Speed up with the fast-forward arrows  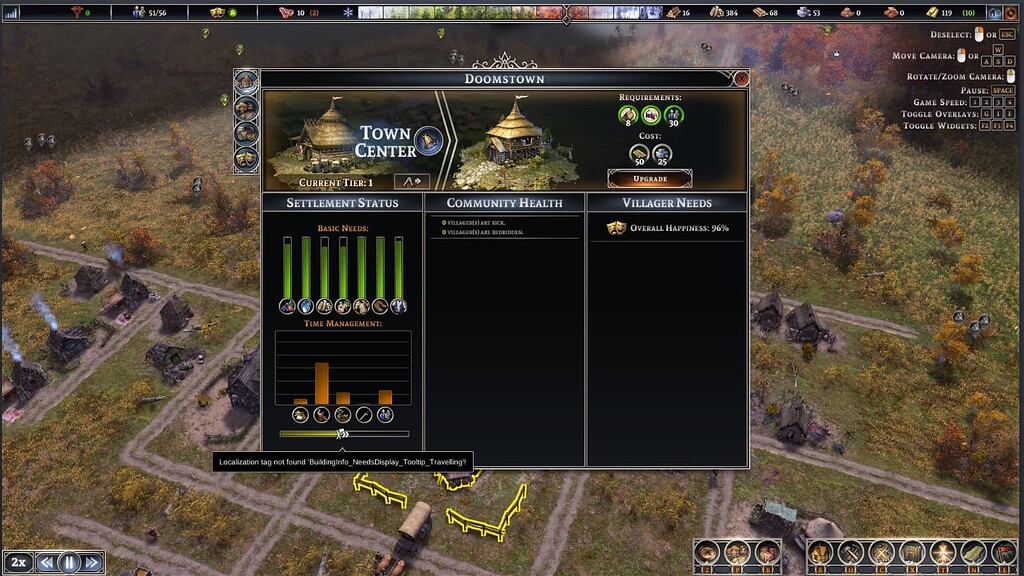click(x=92, y=562)
